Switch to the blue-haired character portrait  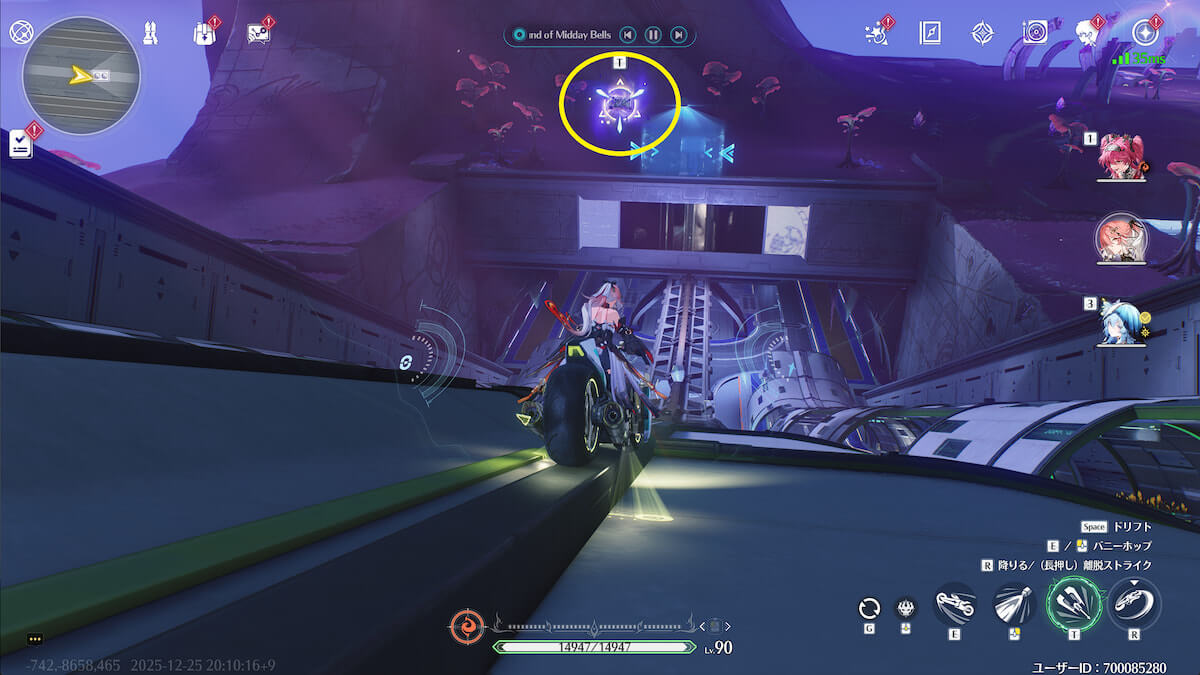coord(1120,323)
